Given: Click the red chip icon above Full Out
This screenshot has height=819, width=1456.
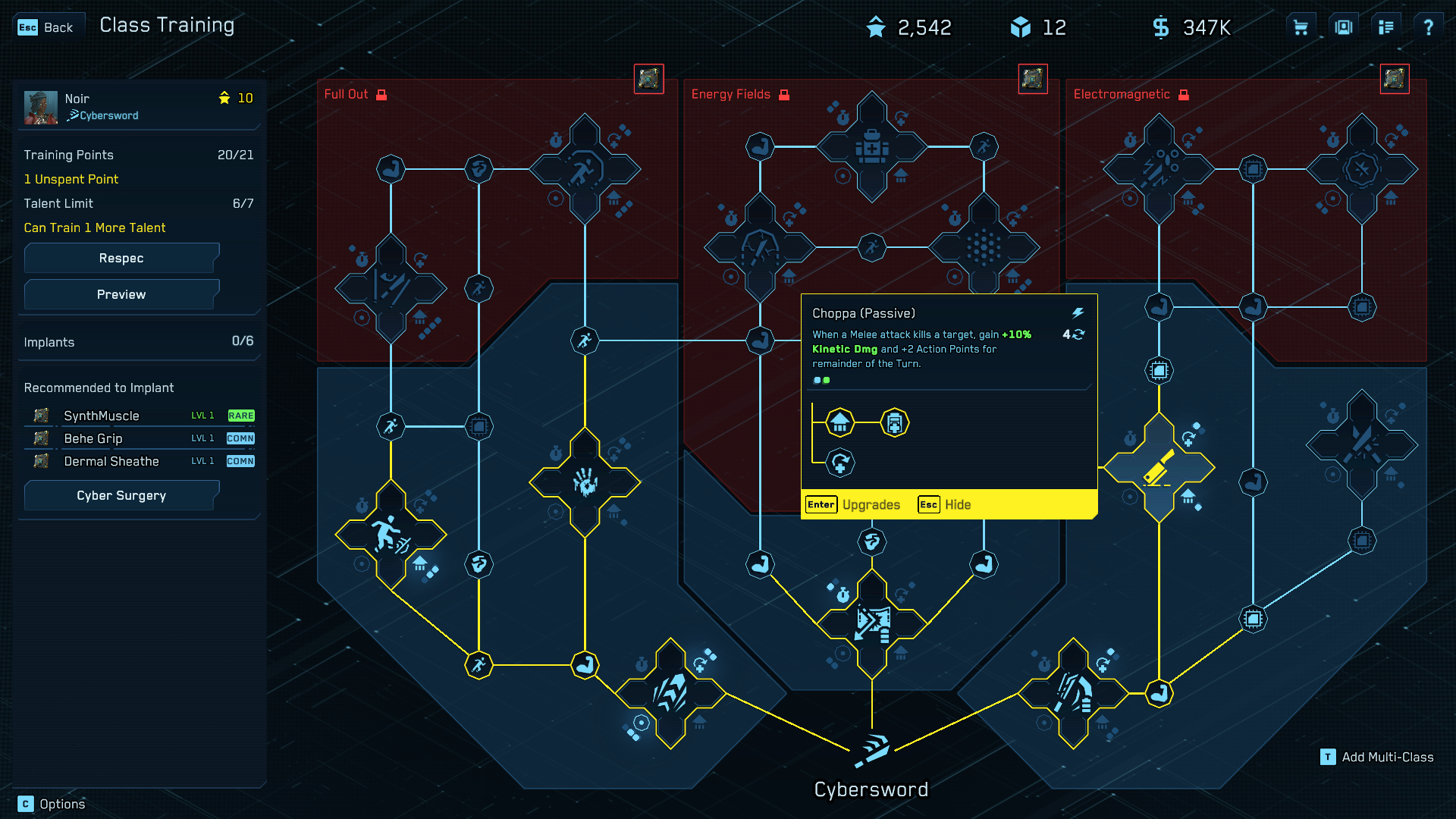Looking at the screenshot, I should [x=648, y=78].
